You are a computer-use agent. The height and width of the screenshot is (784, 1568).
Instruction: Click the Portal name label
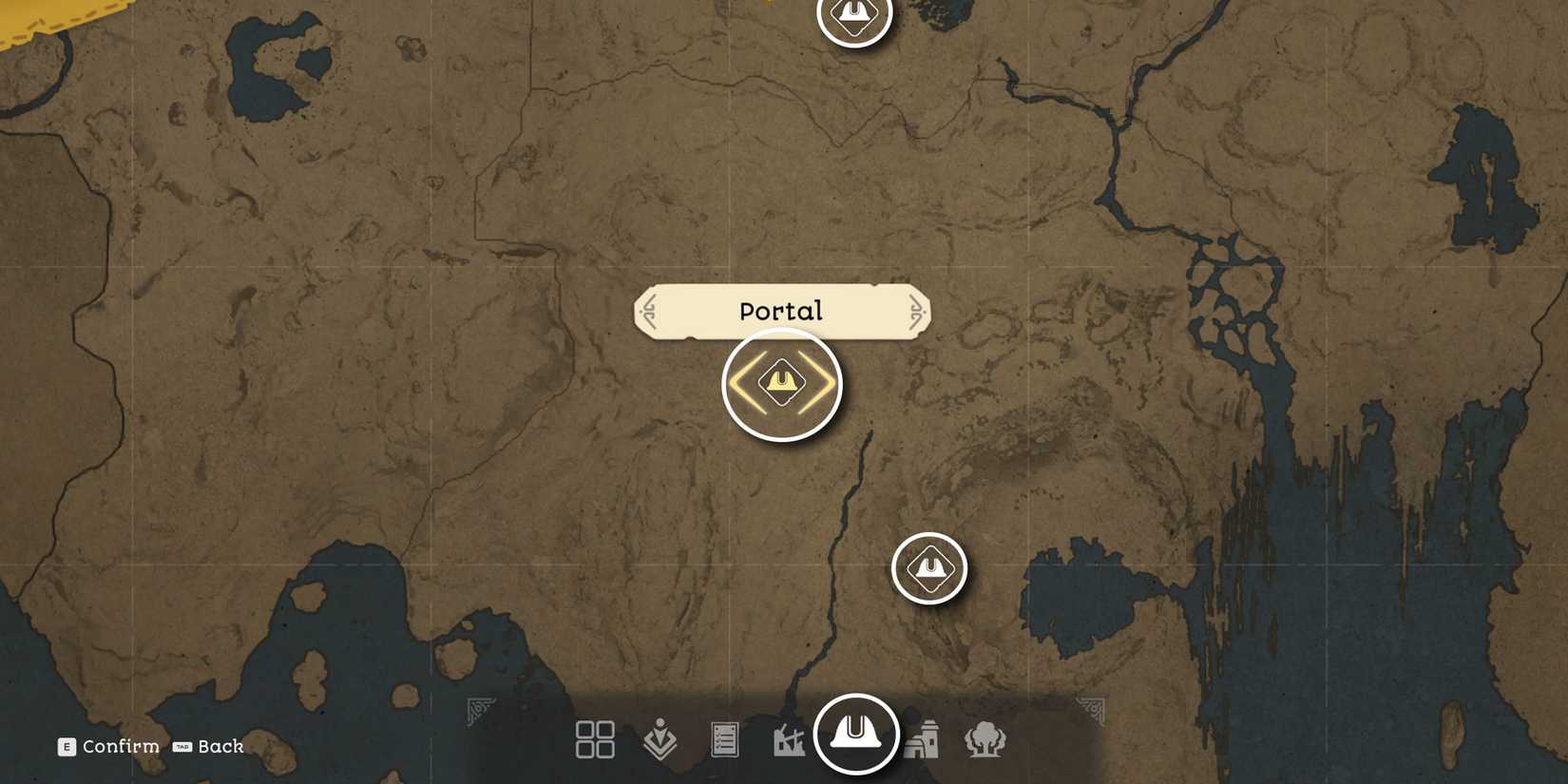[780, 310]
